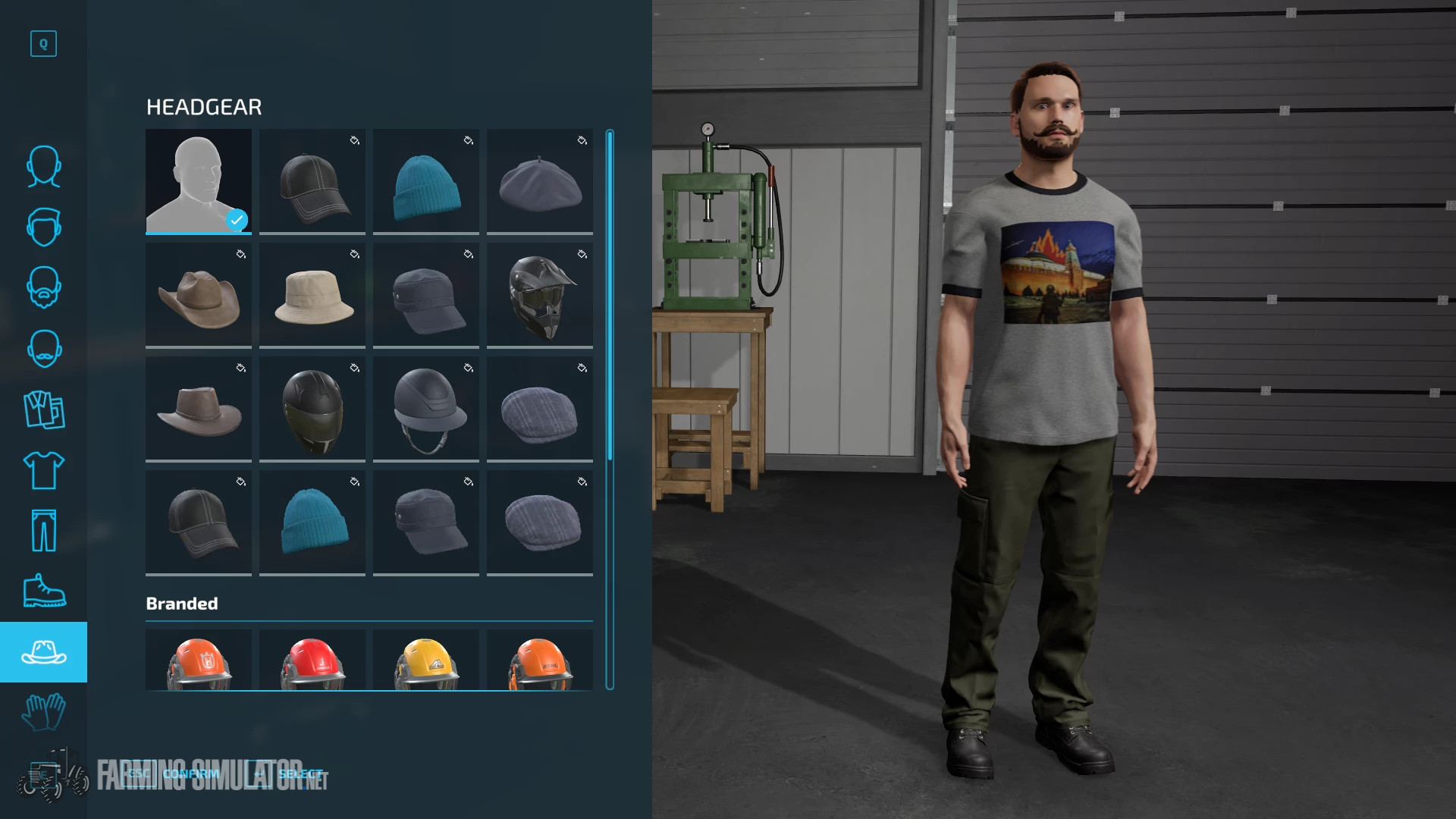Open the gloves category in the sidebar
This screenshot has height=819, width=1456.
43,711
